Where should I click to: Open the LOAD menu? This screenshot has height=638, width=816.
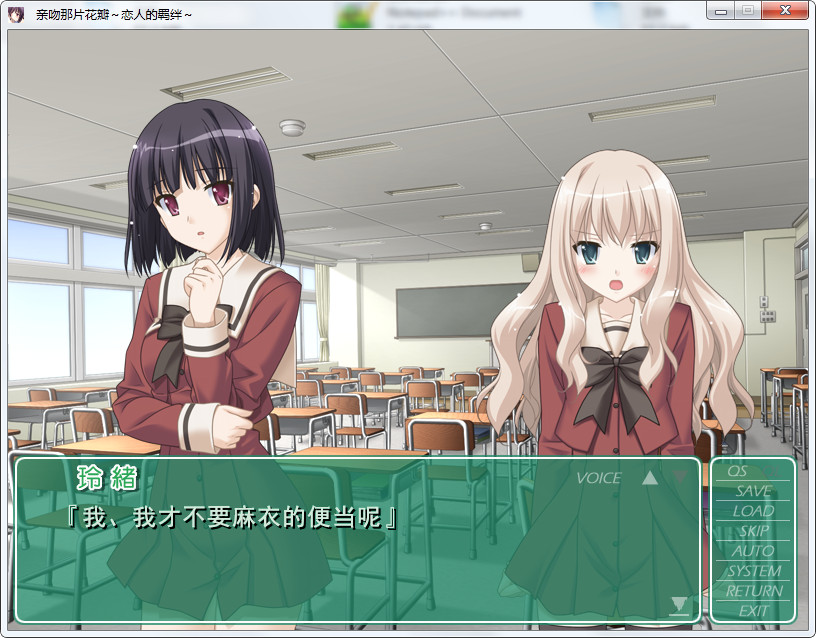pyautogui.click(x=753, y=511)
